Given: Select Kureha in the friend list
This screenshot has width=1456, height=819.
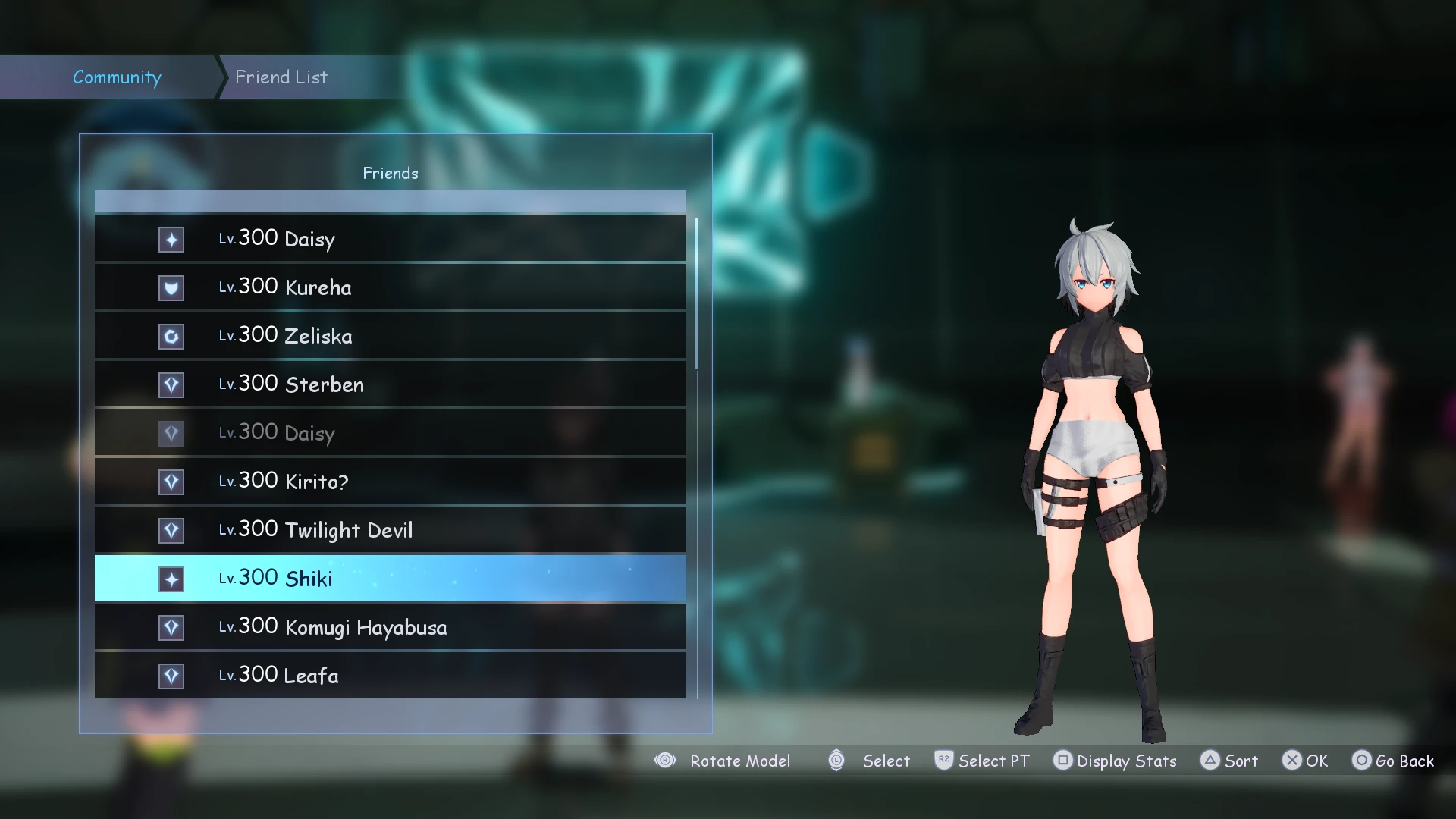Looking at the screenshot, I should click(x=390, y=287).
